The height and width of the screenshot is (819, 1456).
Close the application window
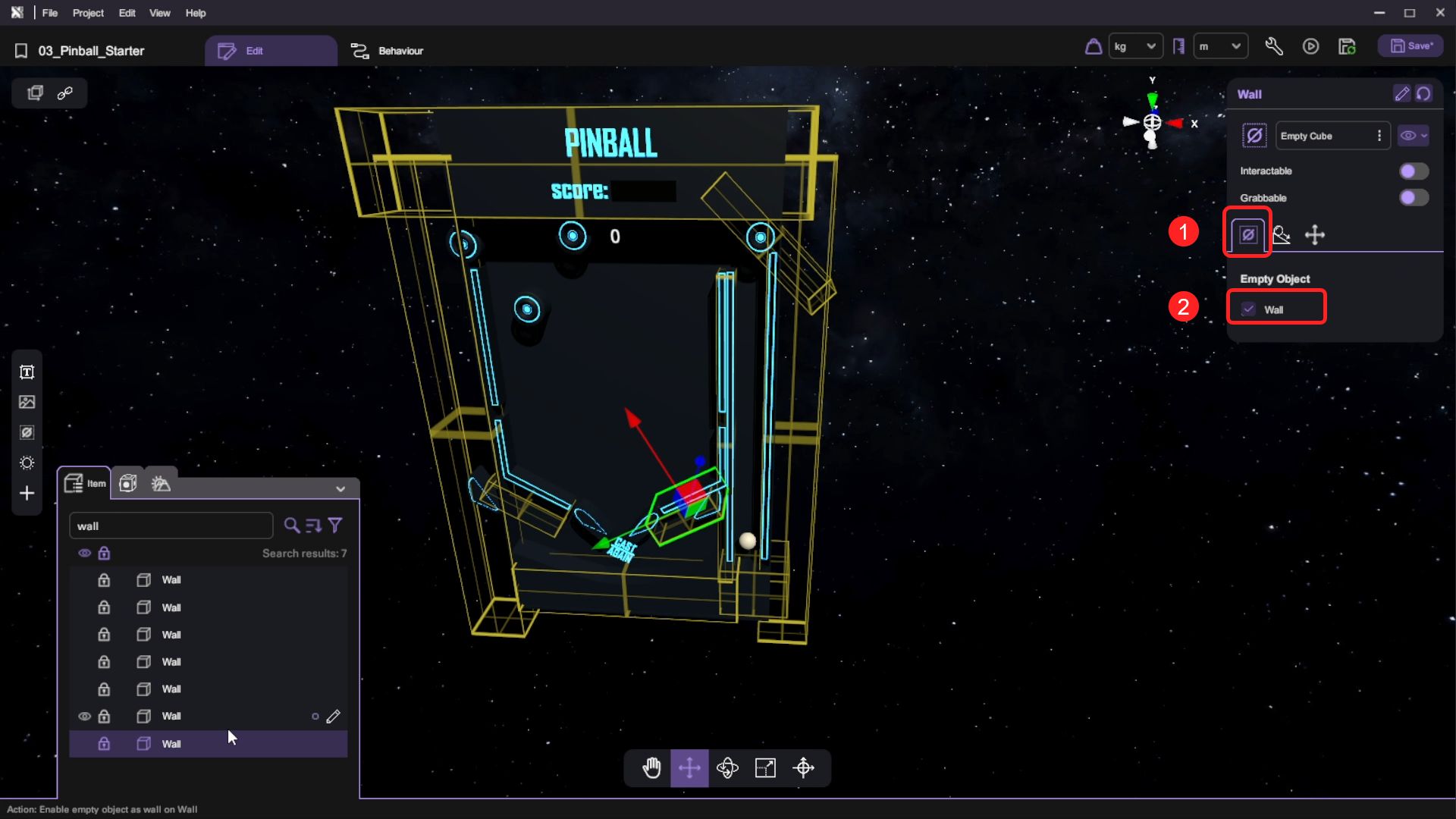(x=1440, y=13)
